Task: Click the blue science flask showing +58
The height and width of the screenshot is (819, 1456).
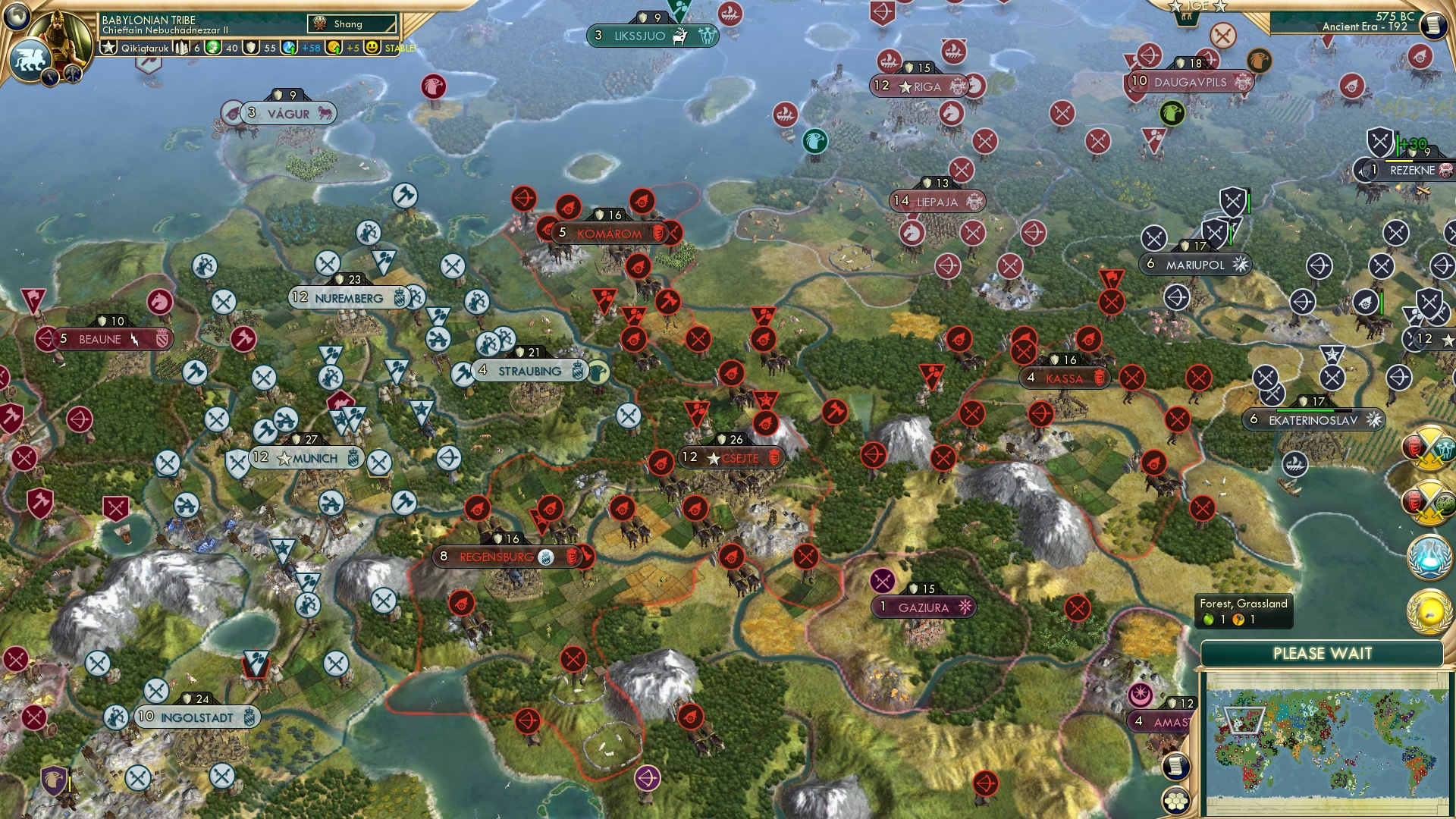Action: (x=289, y=47)
